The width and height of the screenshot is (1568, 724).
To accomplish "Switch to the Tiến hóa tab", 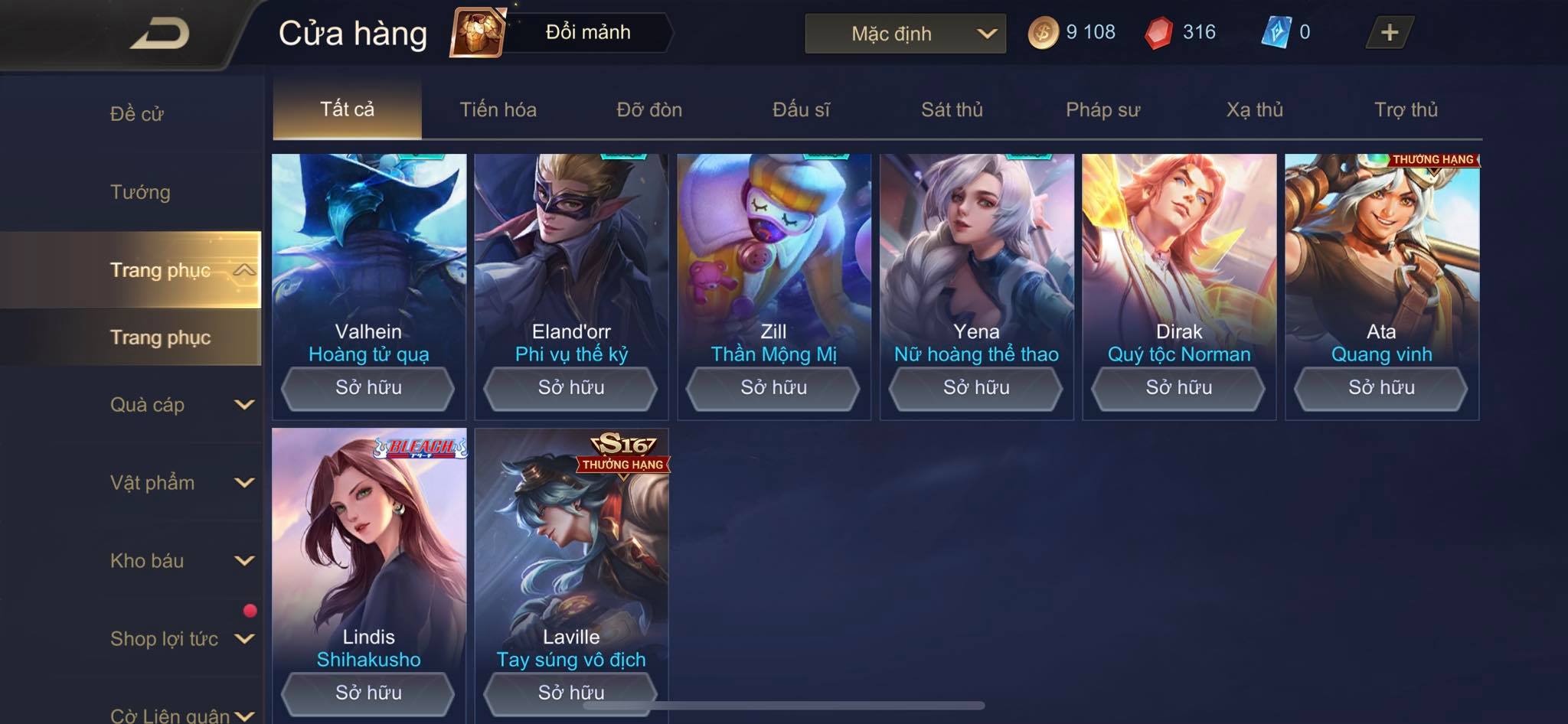I will click(x=498, y=109).
